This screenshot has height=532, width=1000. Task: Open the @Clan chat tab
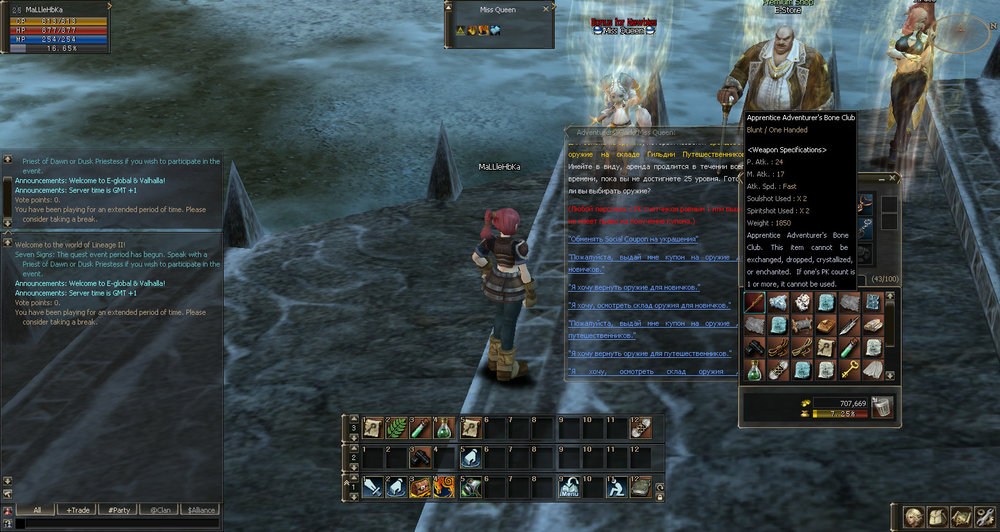158,510
